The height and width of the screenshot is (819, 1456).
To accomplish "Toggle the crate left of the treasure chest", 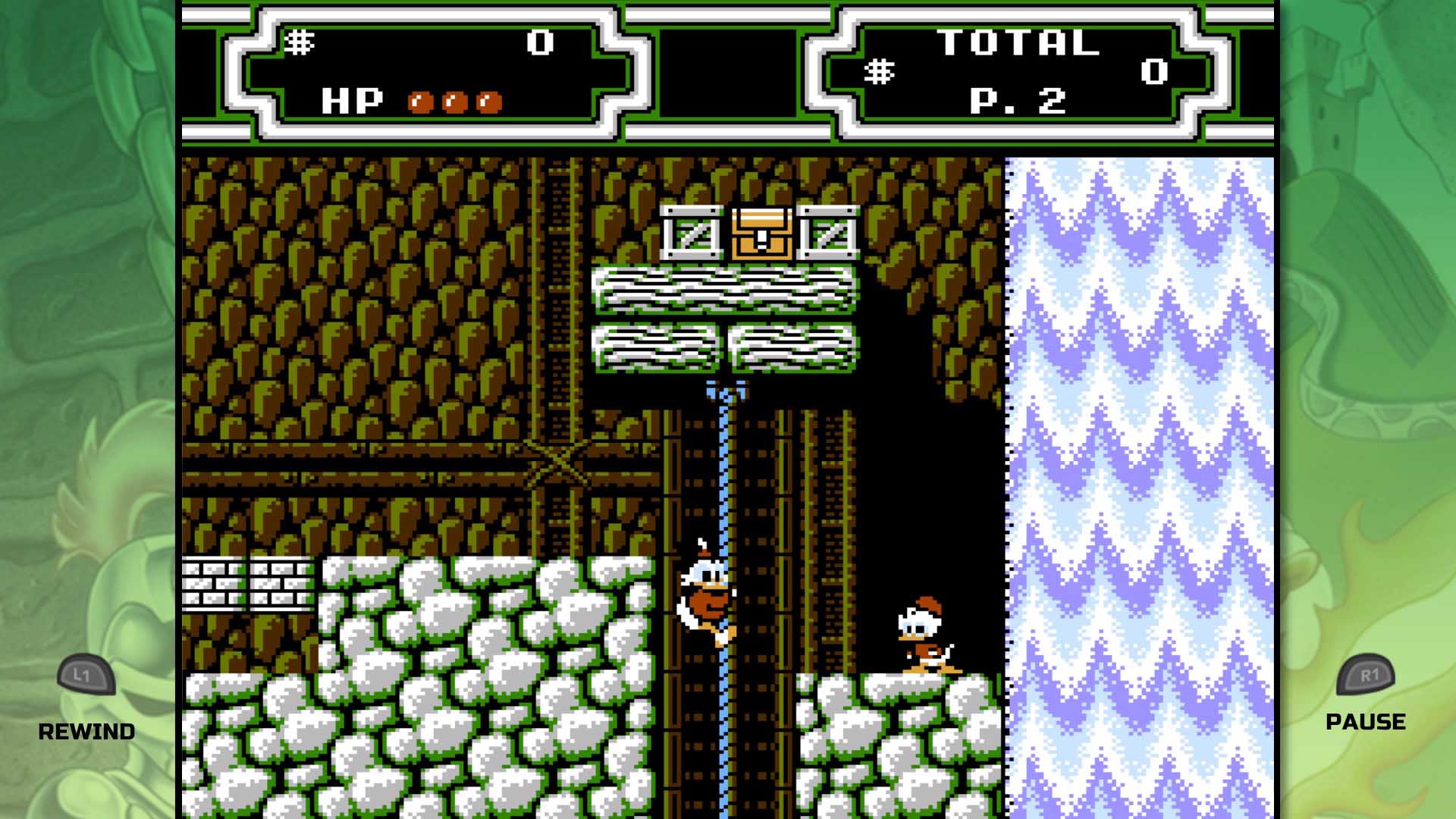I will 692,234.
